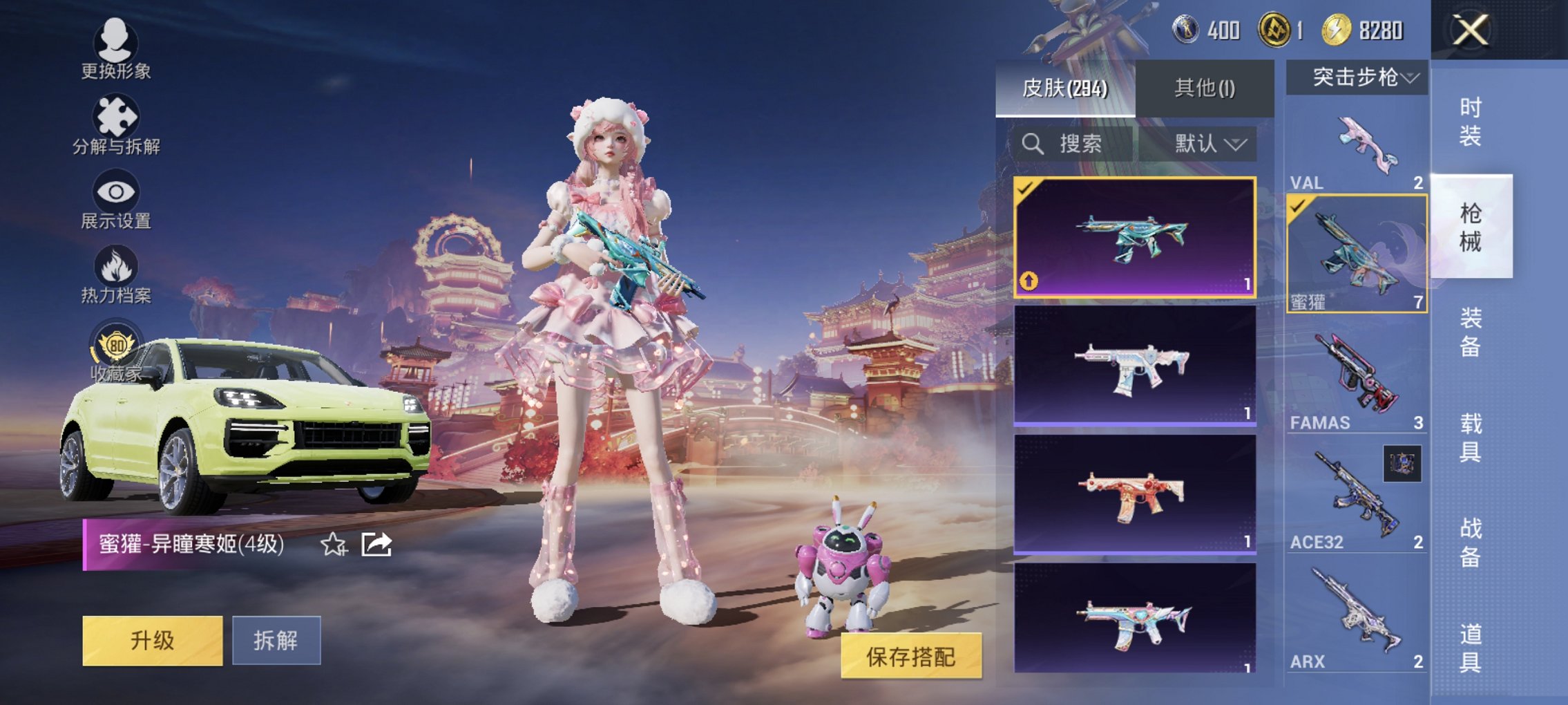Tap the search magnifier icon
The image size is (1568, 705).
(1033, 144)
